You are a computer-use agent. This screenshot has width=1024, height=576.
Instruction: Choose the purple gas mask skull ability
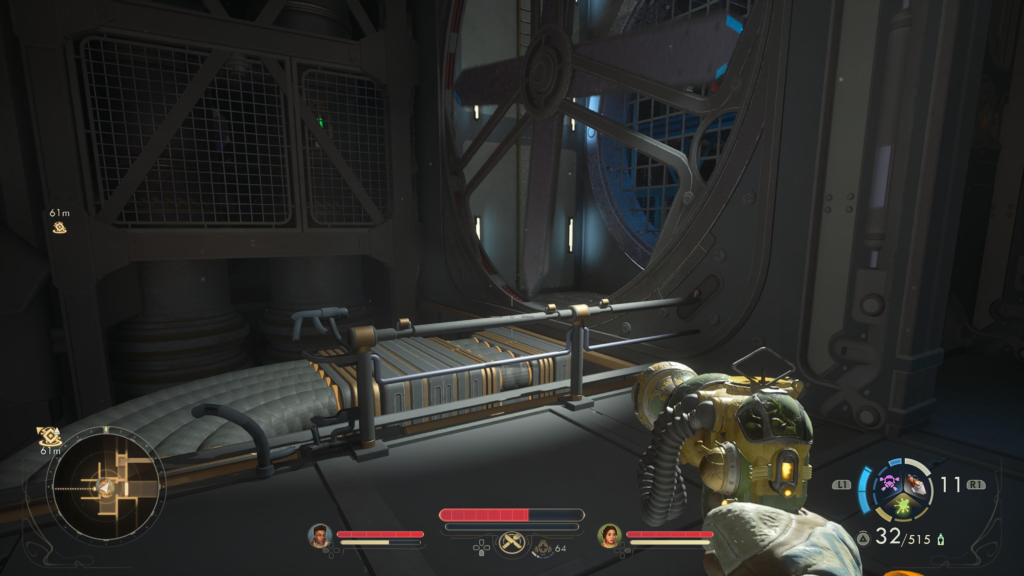888,485
